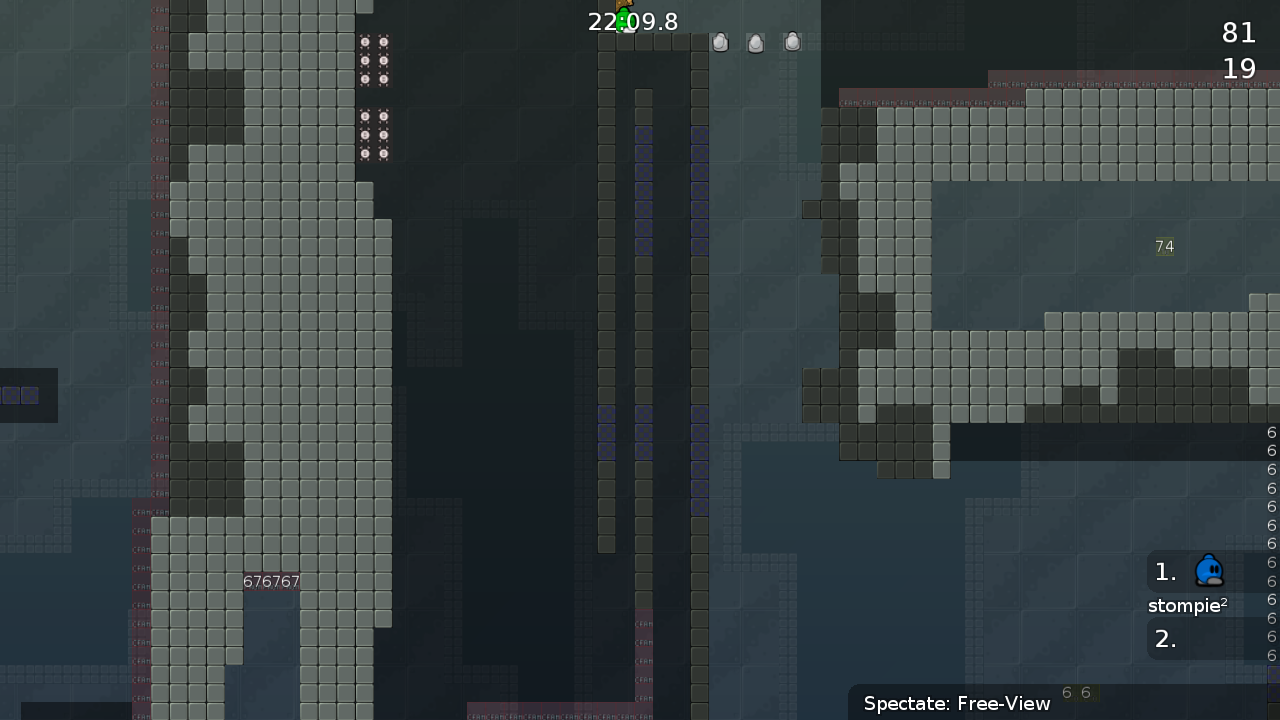Click the number 19 below the 81
Screen dimensions: 1280x720
coord(1239,68)
